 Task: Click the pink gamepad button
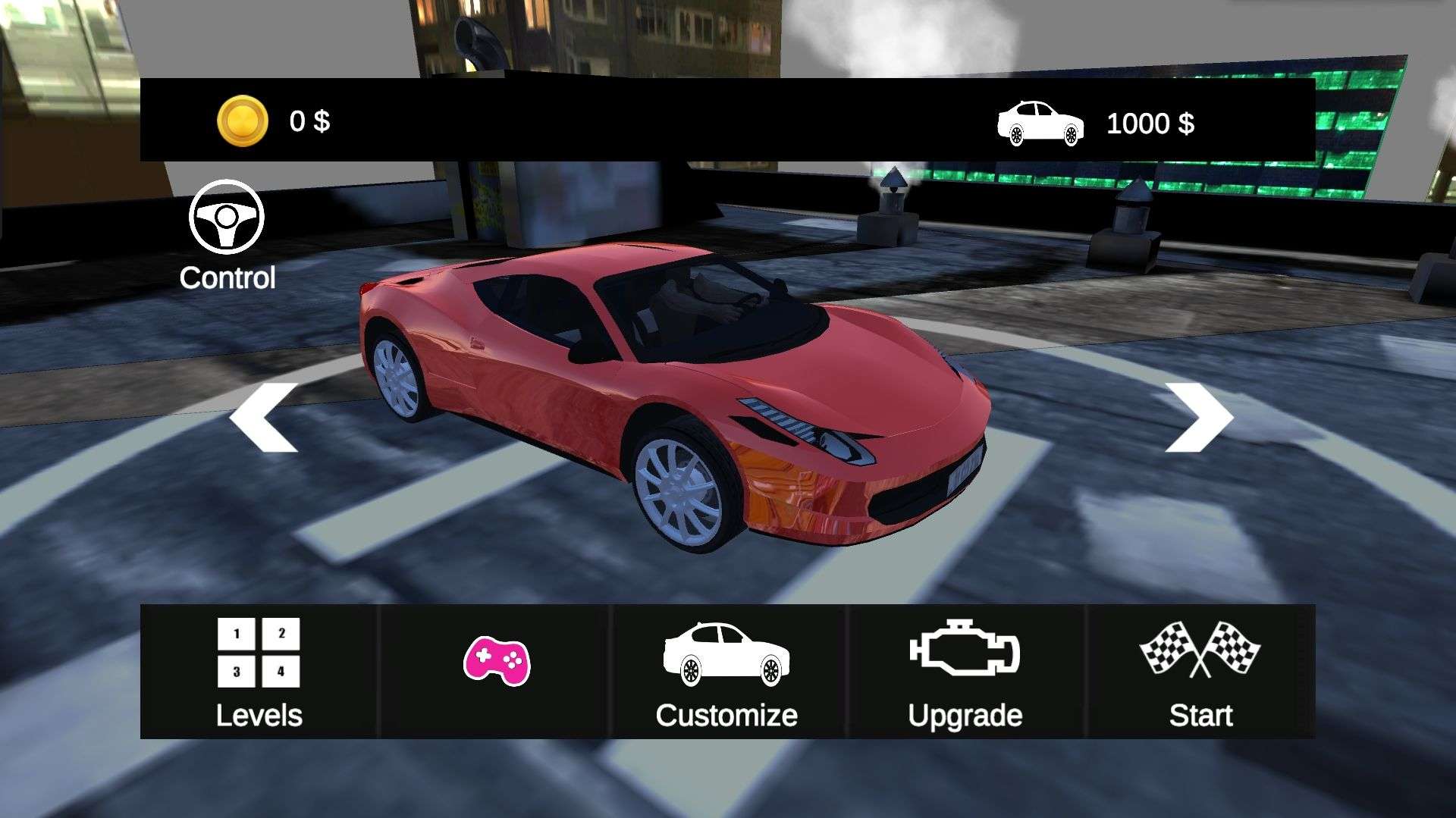497,662
